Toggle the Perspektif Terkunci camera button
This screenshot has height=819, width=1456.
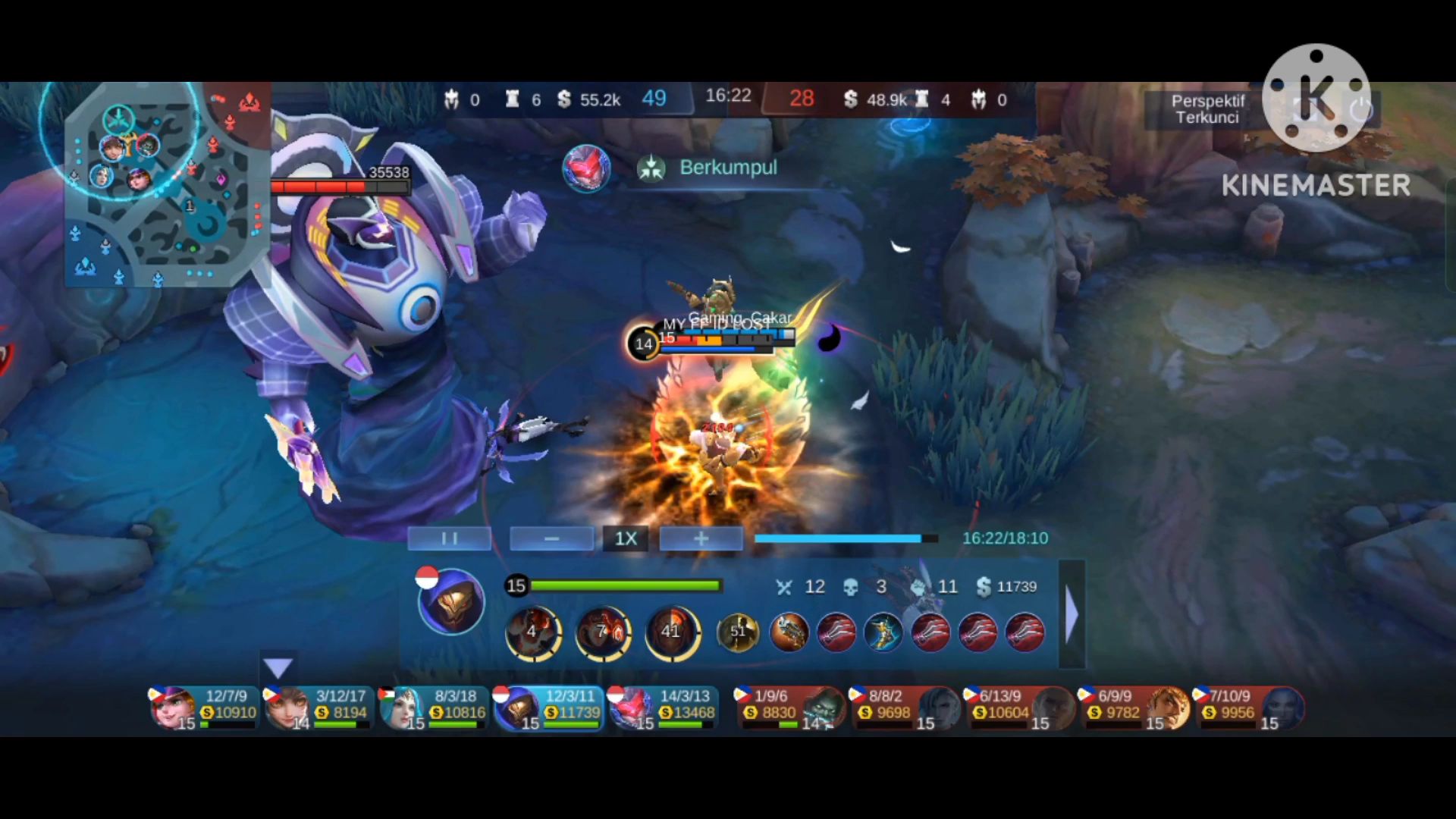pyautogui.click(x=1207, y=109)
